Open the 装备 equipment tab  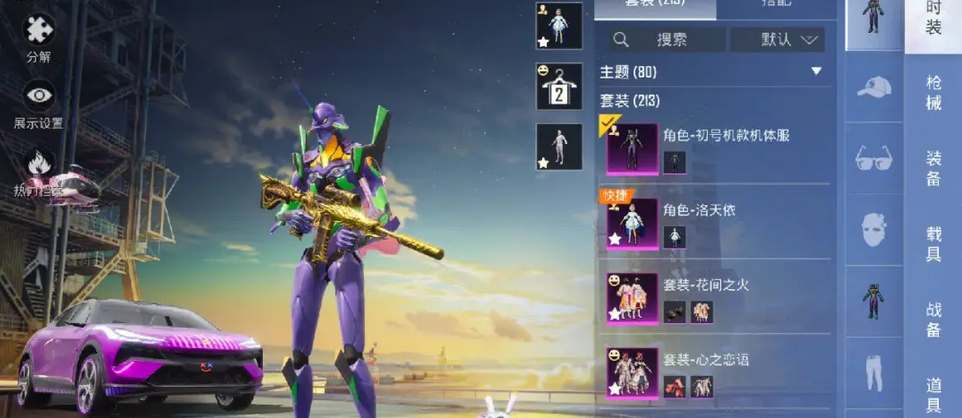(933, 167)
